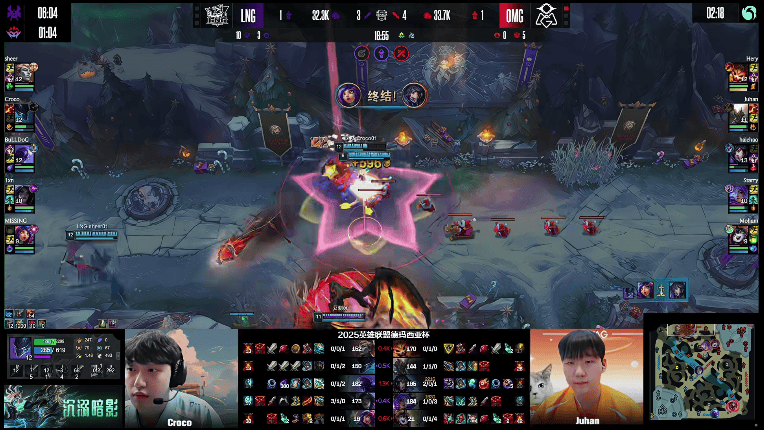The height and width of the screenshot is (430, 764).
Task: Click the OMG team logo
Action: [x=546, y=16]
